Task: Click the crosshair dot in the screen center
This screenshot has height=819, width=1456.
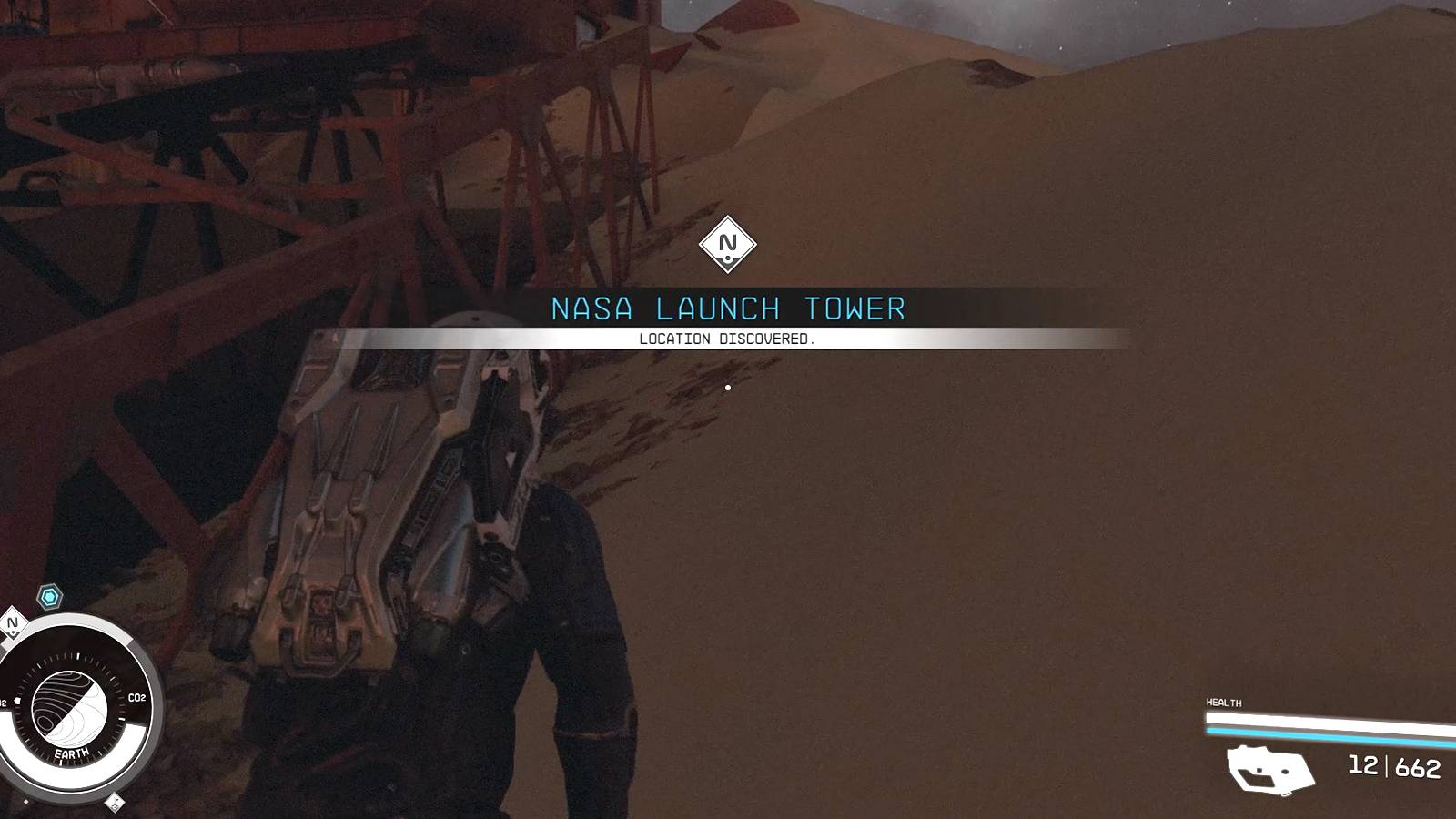Action: coord(729,386)
